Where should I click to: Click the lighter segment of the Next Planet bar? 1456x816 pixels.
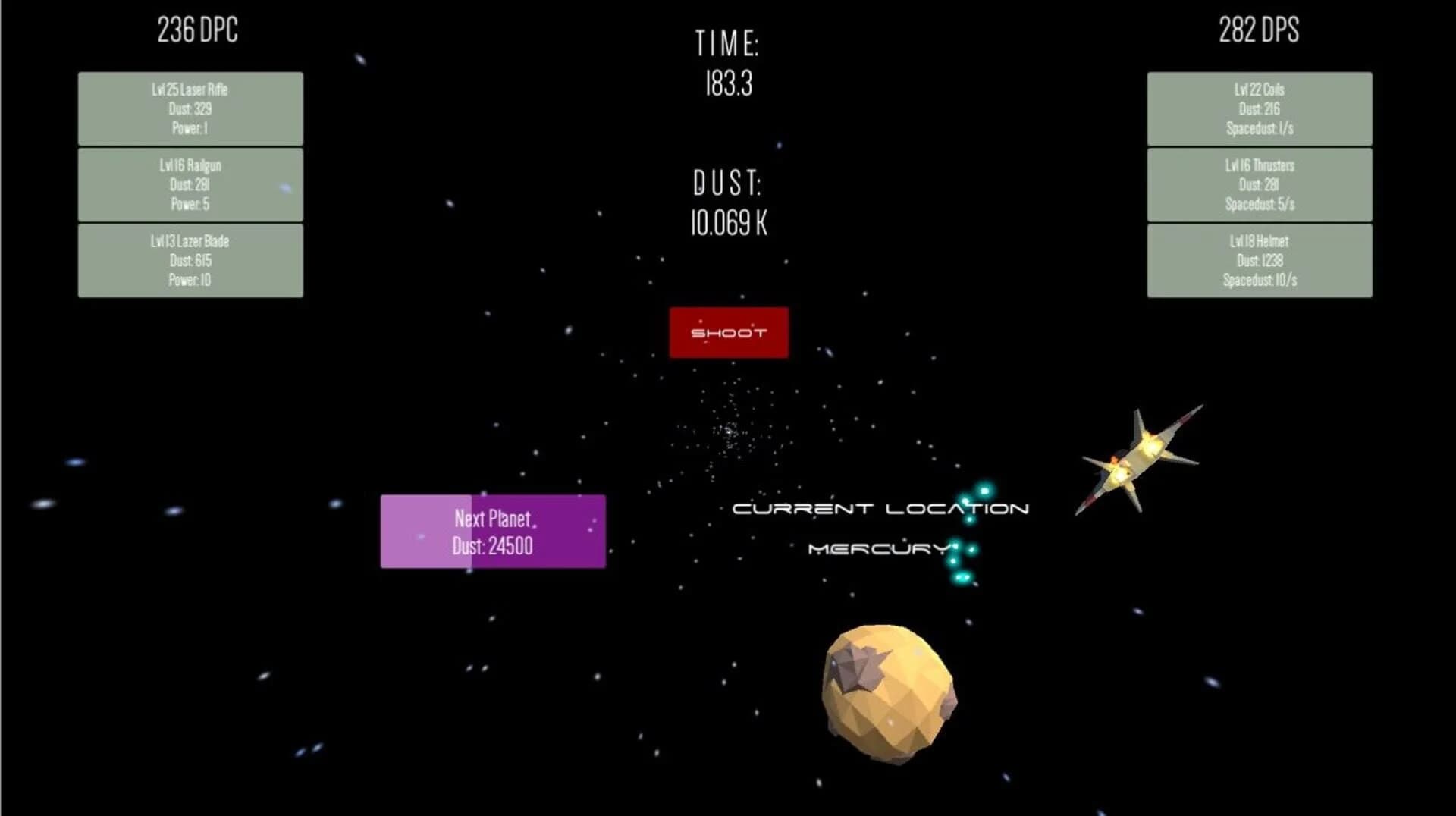[x=425, y=532]
